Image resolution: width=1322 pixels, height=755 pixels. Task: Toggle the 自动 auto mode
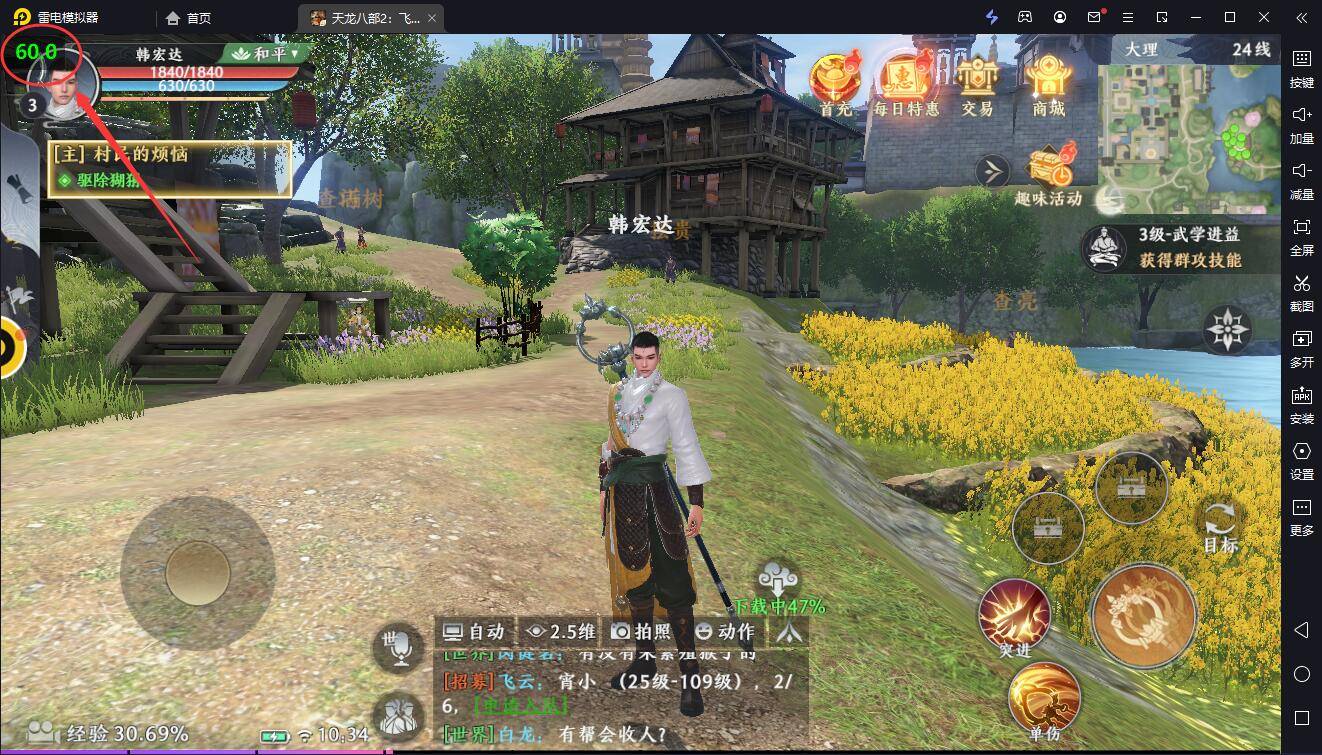474,631
